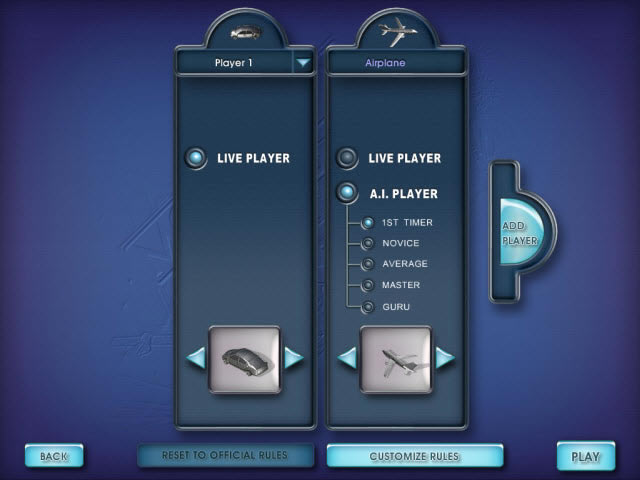Select Live Player for Player 1
The image size is (640, 480).
click(196, 158)
